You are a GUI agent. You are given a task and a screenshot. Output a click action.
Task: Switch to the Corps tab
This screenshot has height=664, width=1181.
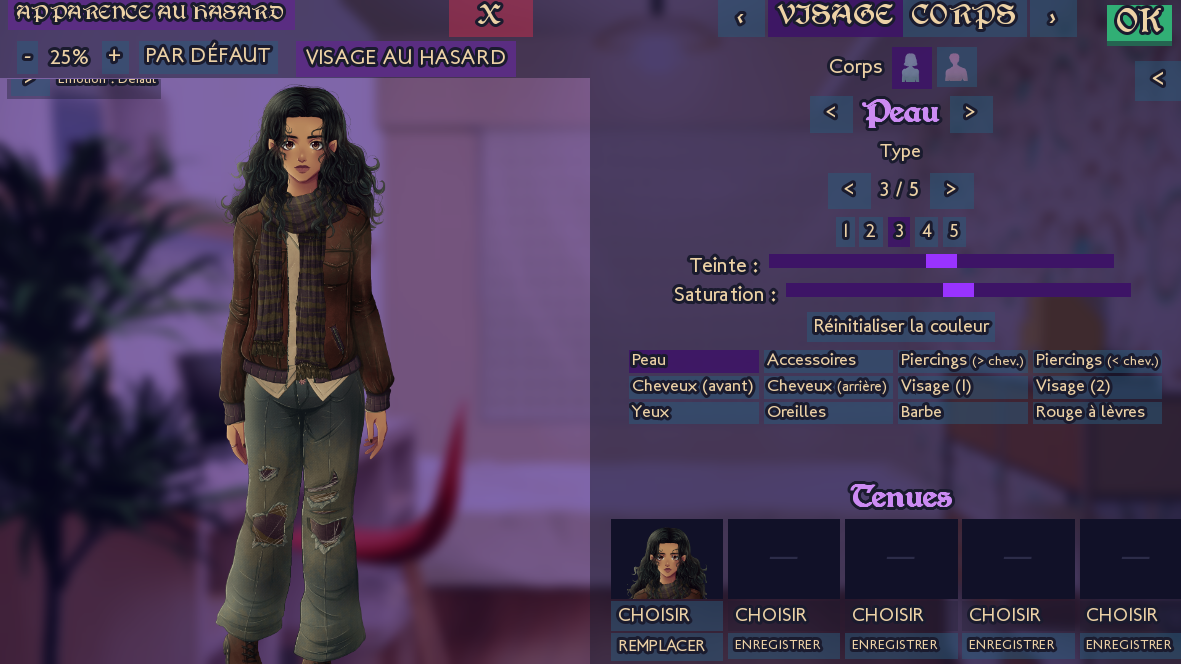[963, 16]
